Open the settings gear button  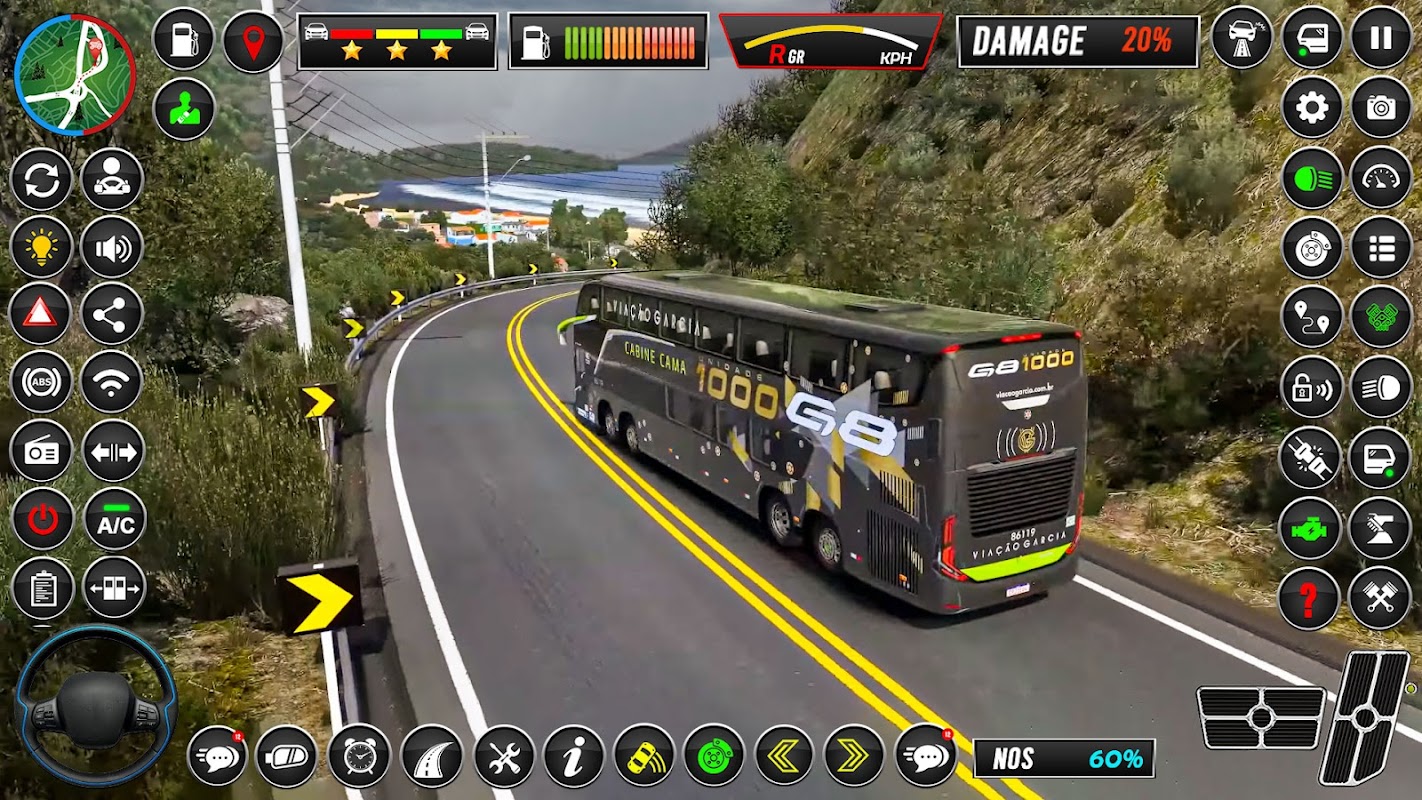(x=1312, y=107)
